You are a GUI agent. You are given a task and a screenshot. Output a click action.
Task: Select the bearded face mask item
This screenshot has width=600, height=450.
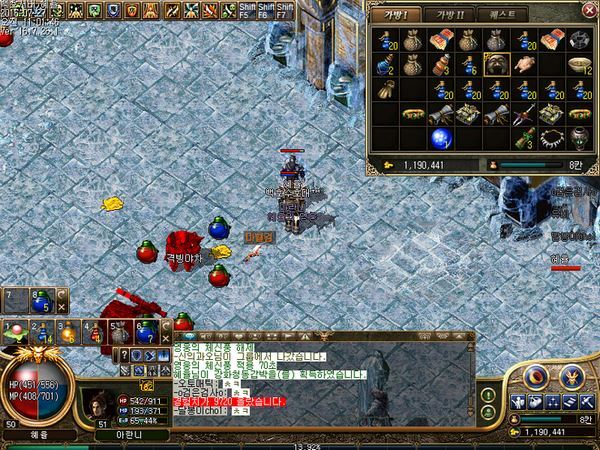coord(495,65)
